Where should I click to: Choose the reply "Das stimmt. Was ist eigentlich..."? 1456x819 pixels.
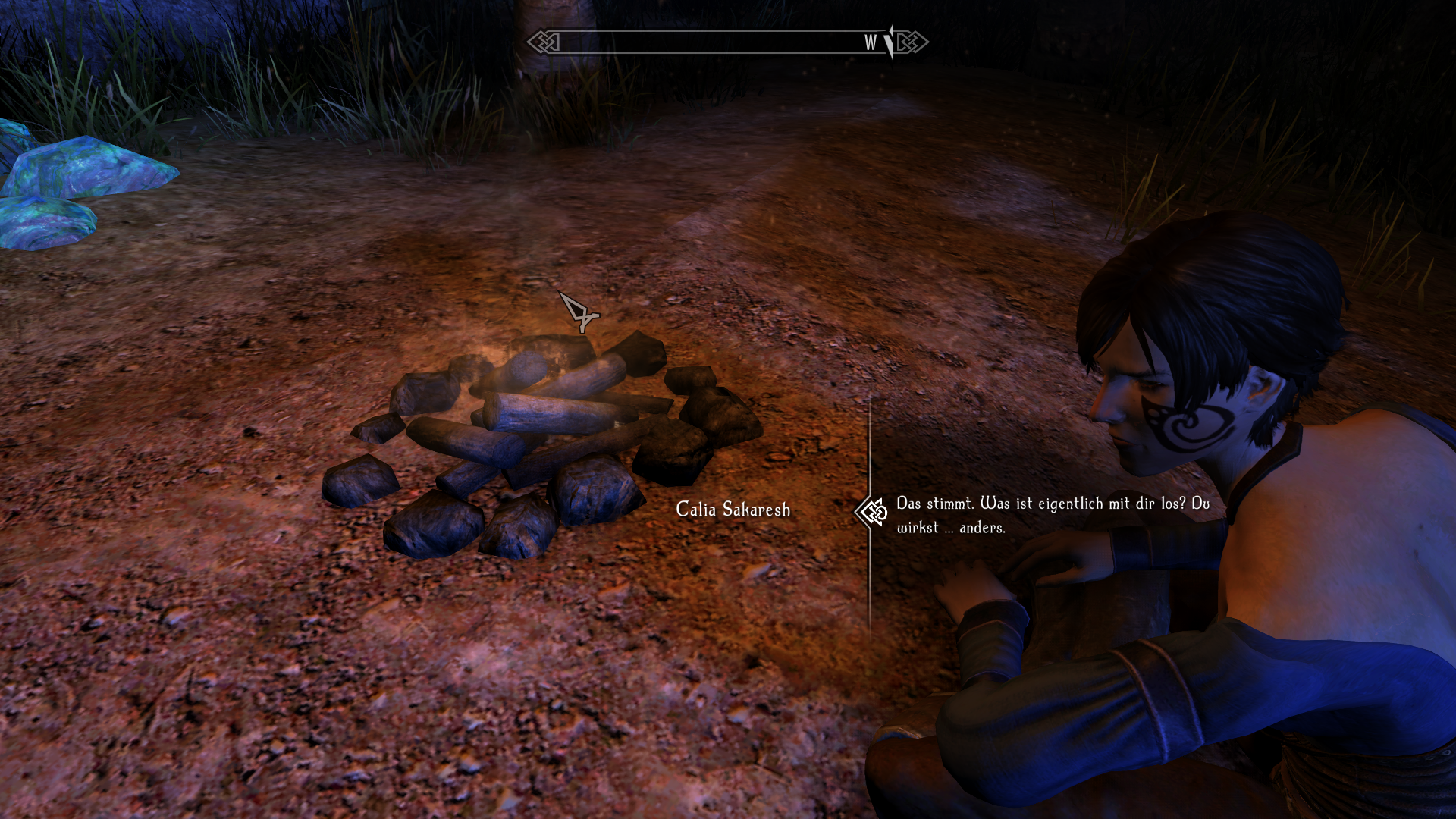coord(1053,515)
